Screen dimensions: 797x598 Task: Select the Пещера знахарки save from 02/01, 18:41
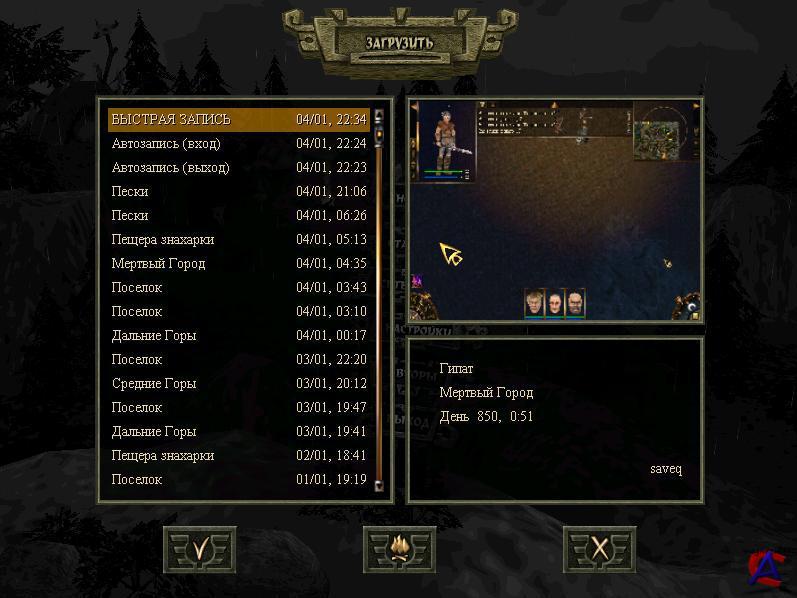pyautogui.click(x=238, y=456)
